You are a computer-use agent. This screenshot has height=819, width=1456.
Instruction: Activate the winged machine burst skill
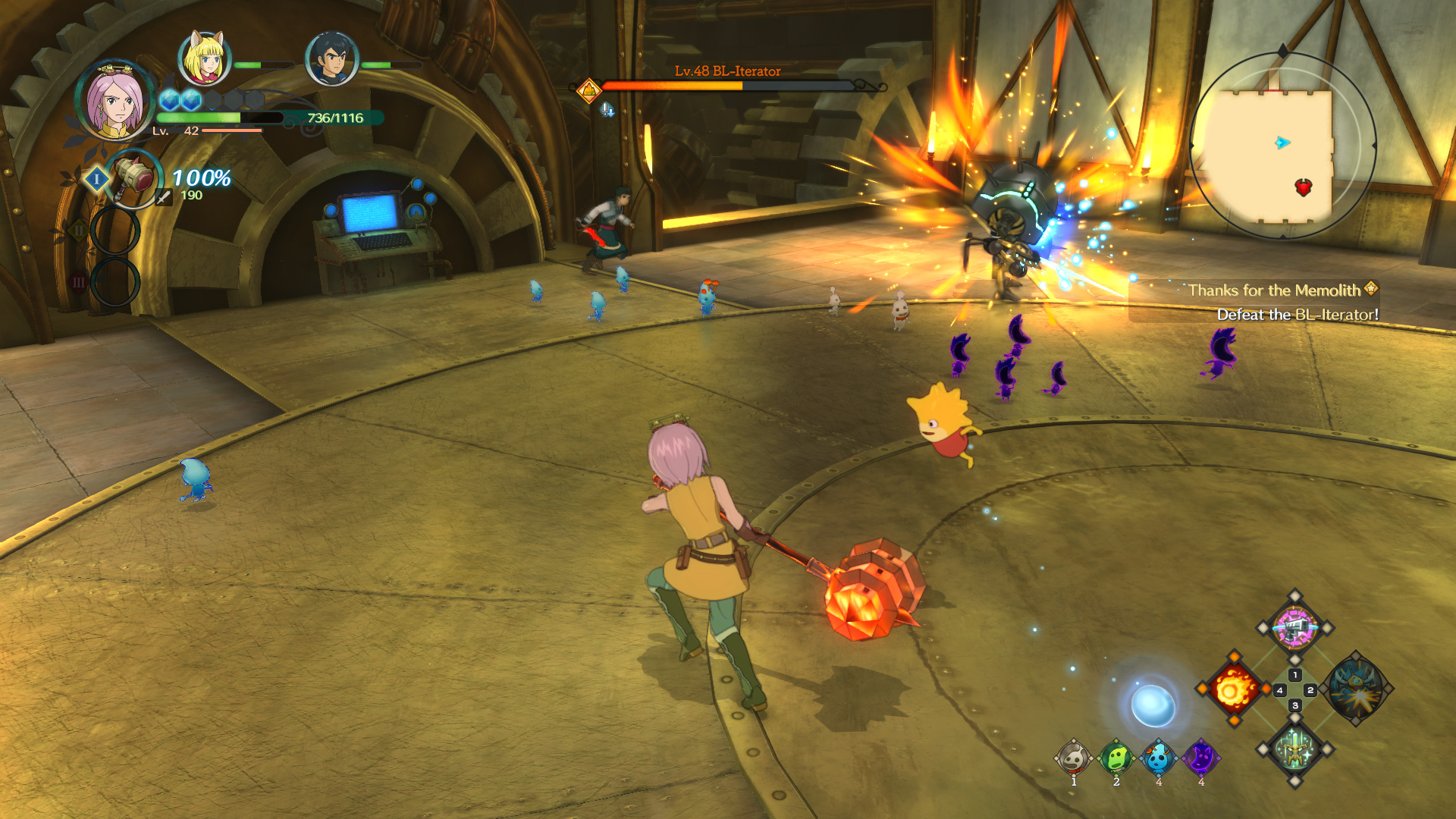click(x=1356, y=689)
